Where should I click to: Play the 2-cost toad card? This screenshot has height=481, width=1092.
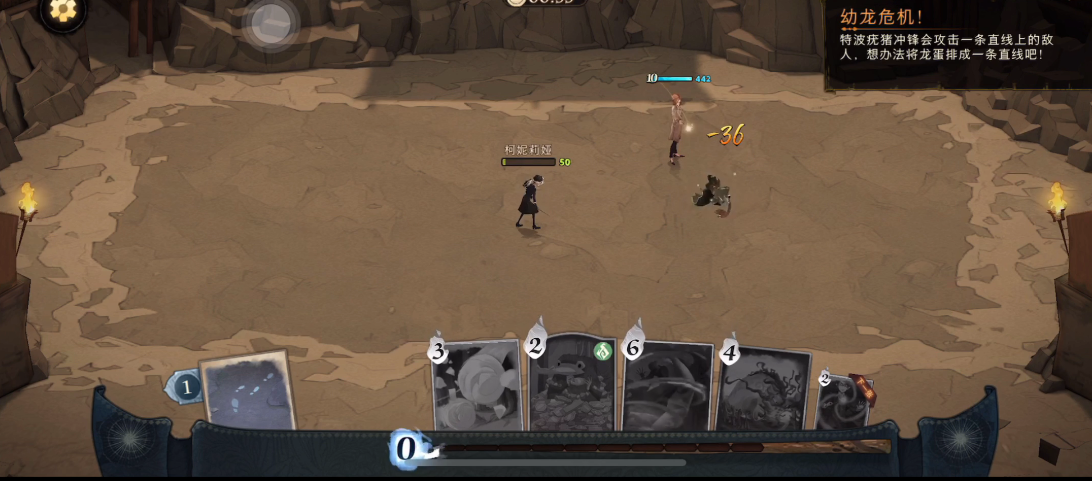tap(573, 386)
